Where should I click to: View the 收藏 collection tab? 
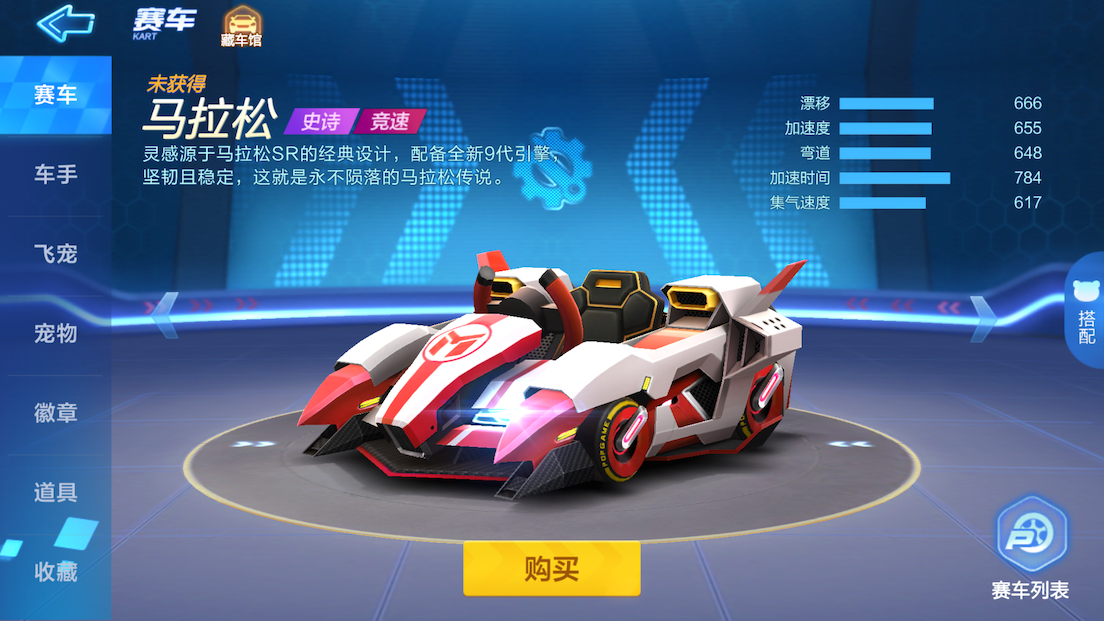click(55, 572)
